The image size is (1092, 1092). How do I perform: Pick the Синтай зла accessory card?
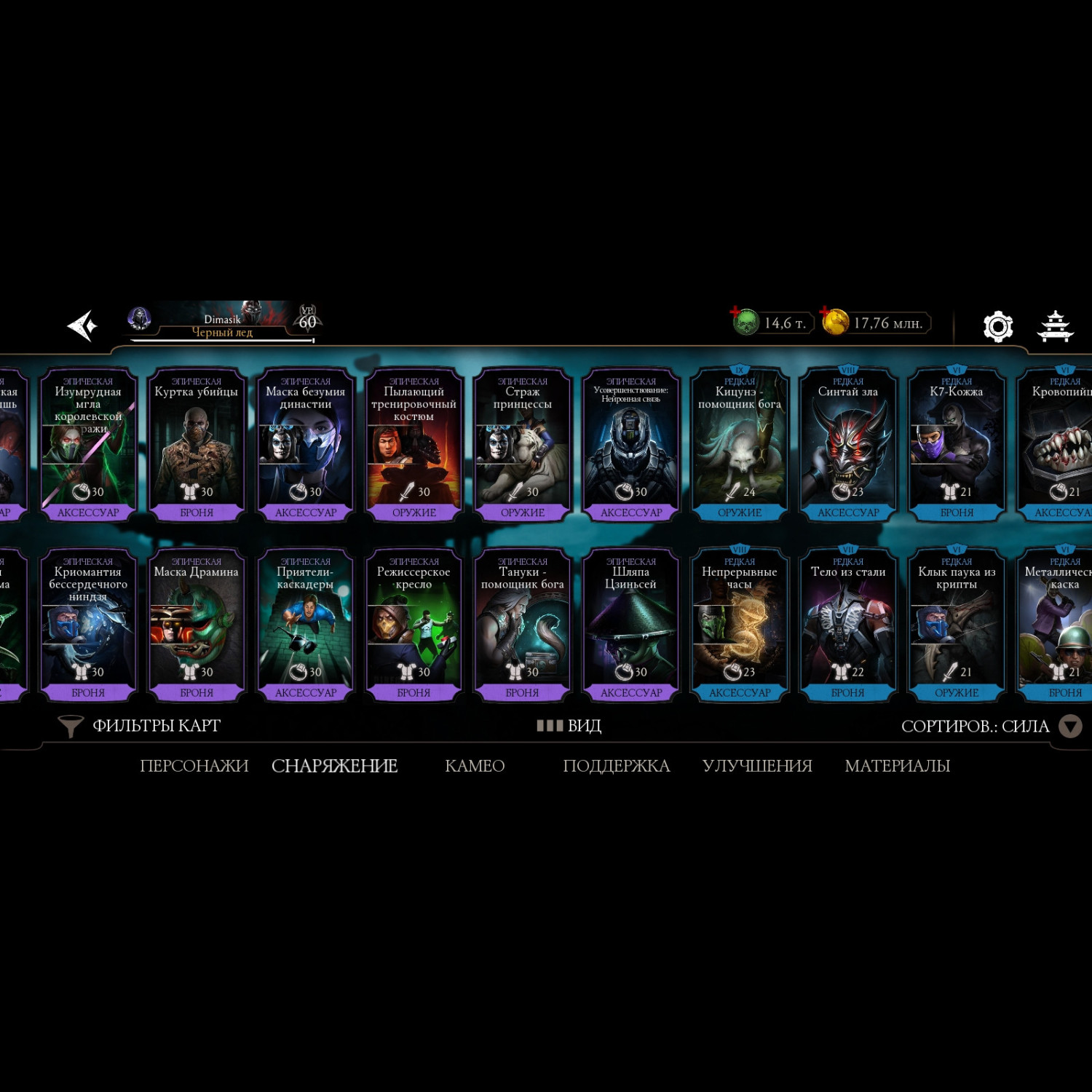tap(848, 444)
